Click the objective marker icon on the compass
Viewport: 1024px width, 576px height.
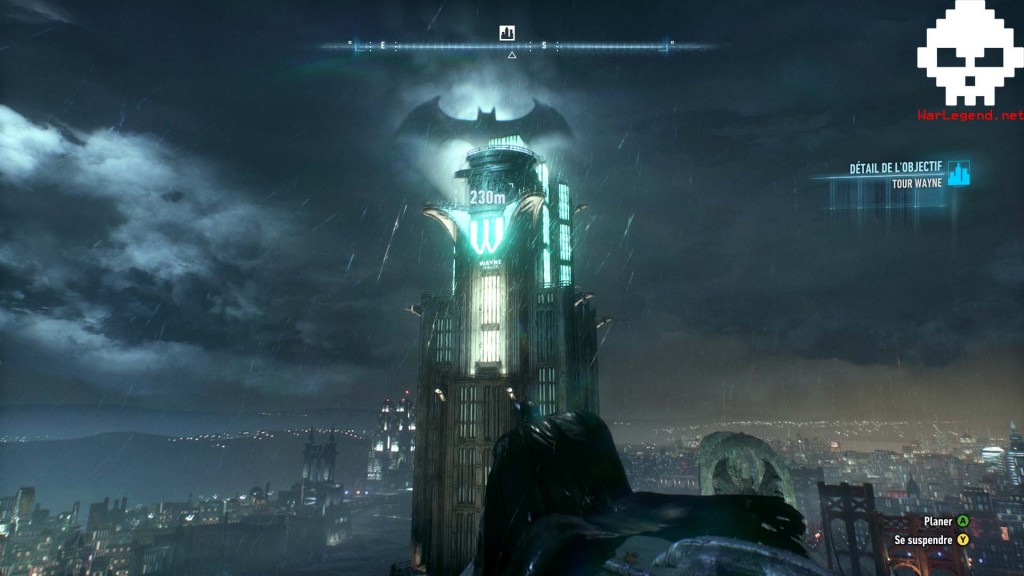tap(507, 33)
